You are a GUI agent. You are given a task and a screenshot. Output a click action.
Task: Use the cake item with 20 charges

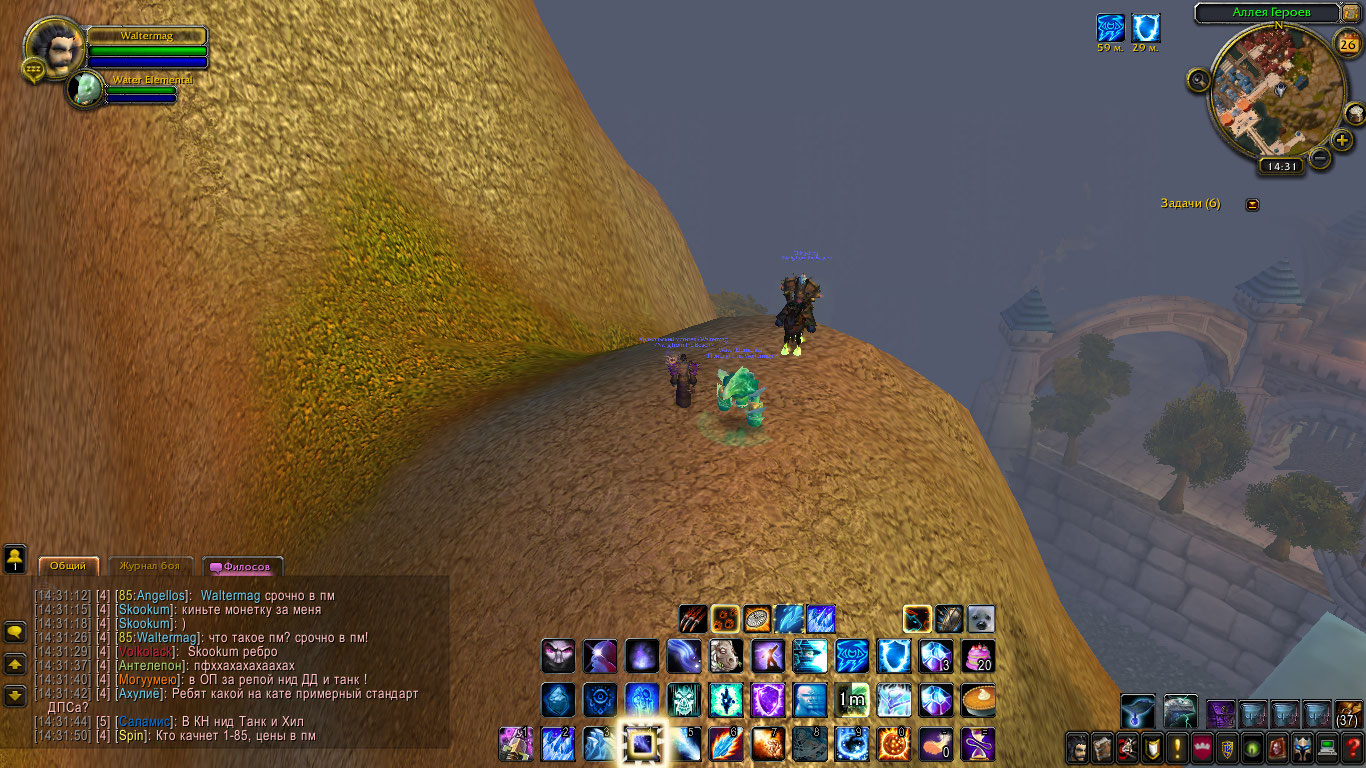[978, 656]
